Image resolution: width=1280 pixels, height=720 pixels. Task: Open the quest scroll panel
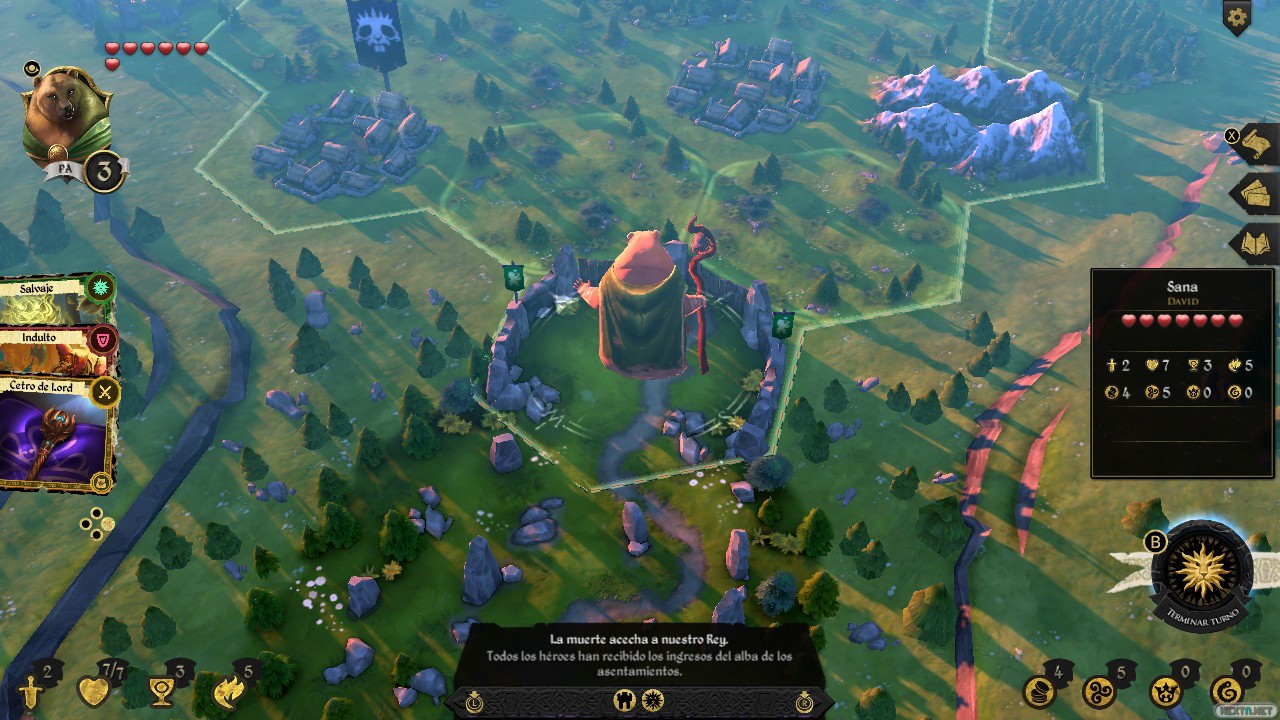[1257, 147]
